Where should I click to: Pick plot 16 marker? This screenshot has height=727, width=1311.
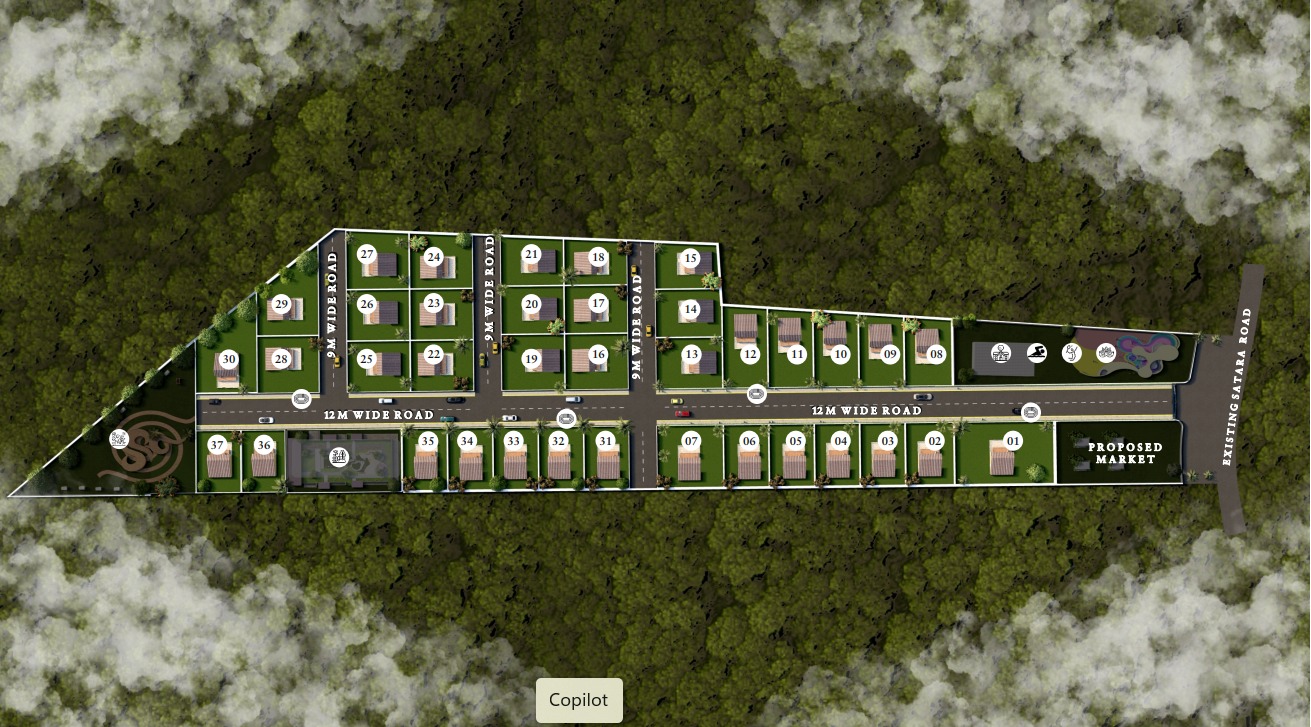point(598,354)
